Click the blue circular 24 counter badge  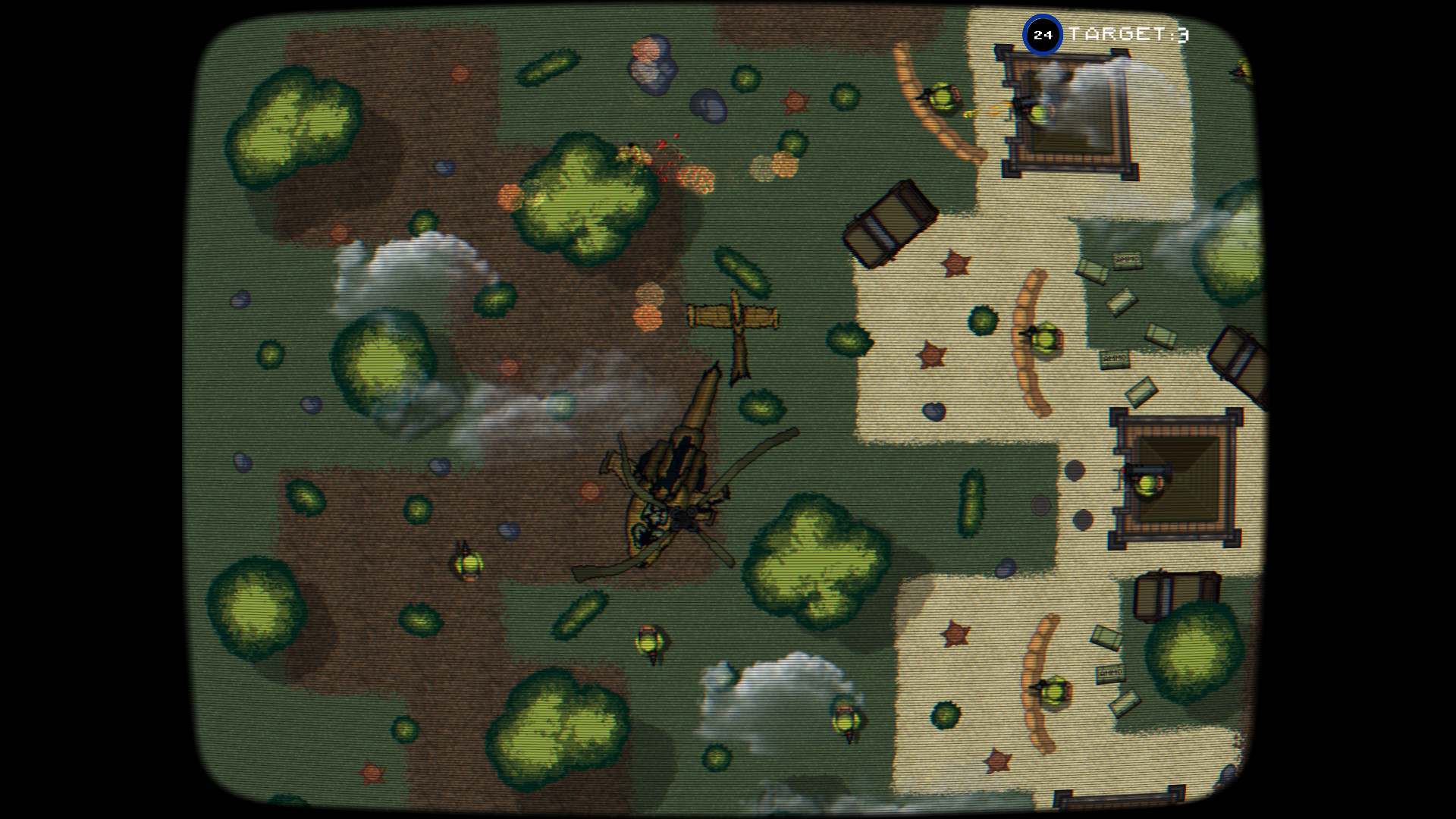(1044, 33)
